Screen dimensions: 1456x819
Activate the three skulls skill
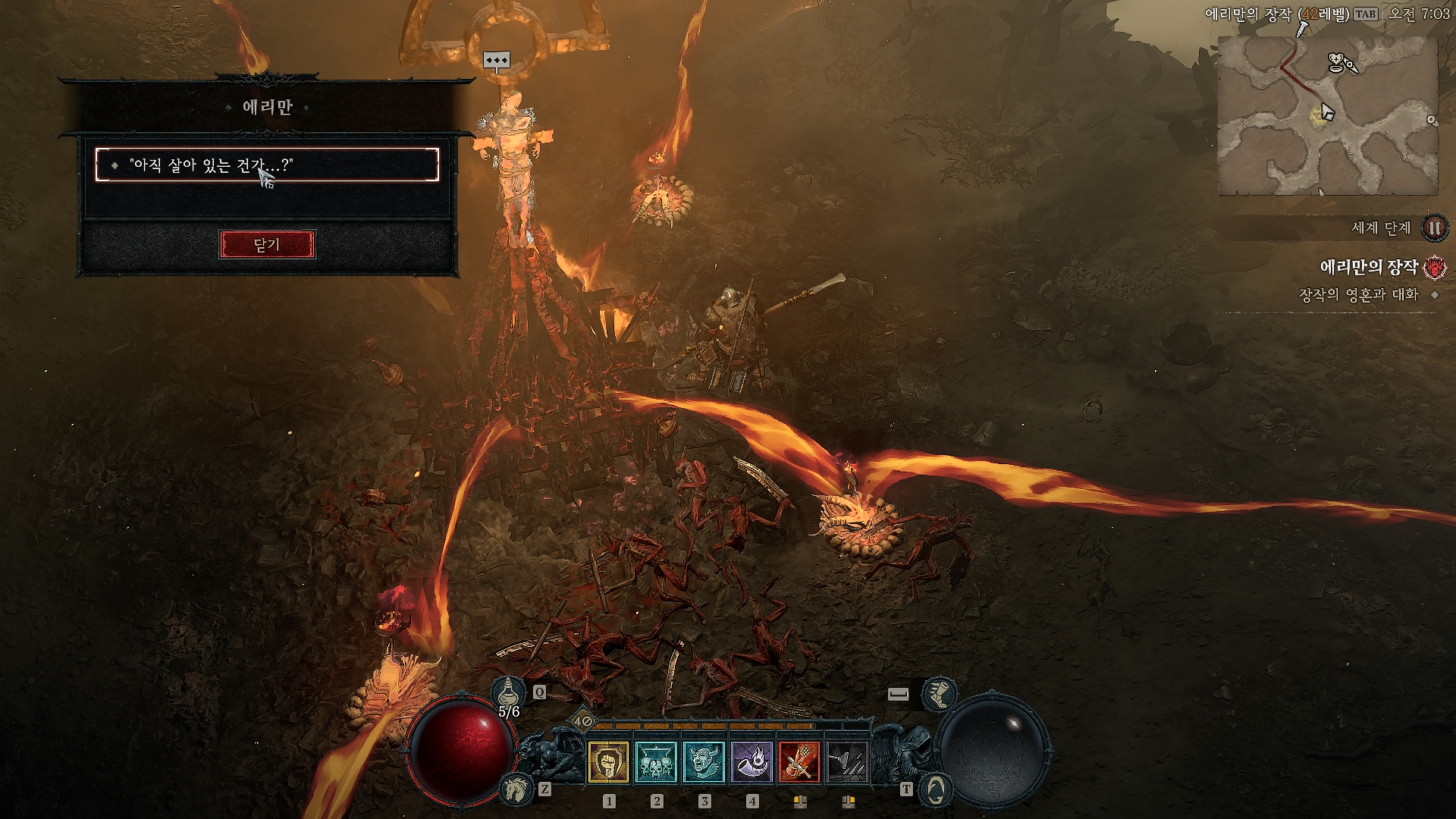pos(656,761)
